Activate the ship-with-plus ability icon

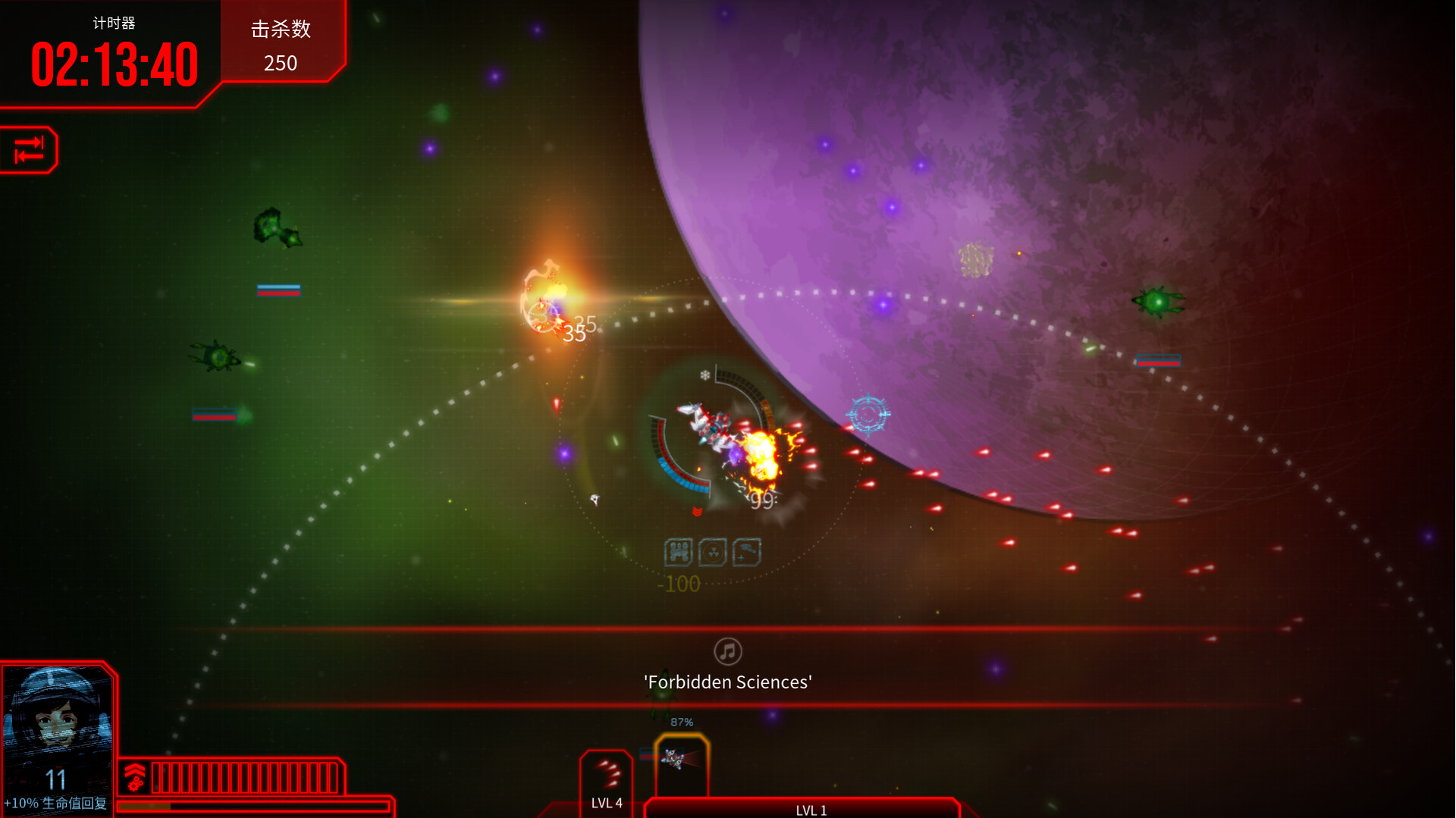point(746,553)
